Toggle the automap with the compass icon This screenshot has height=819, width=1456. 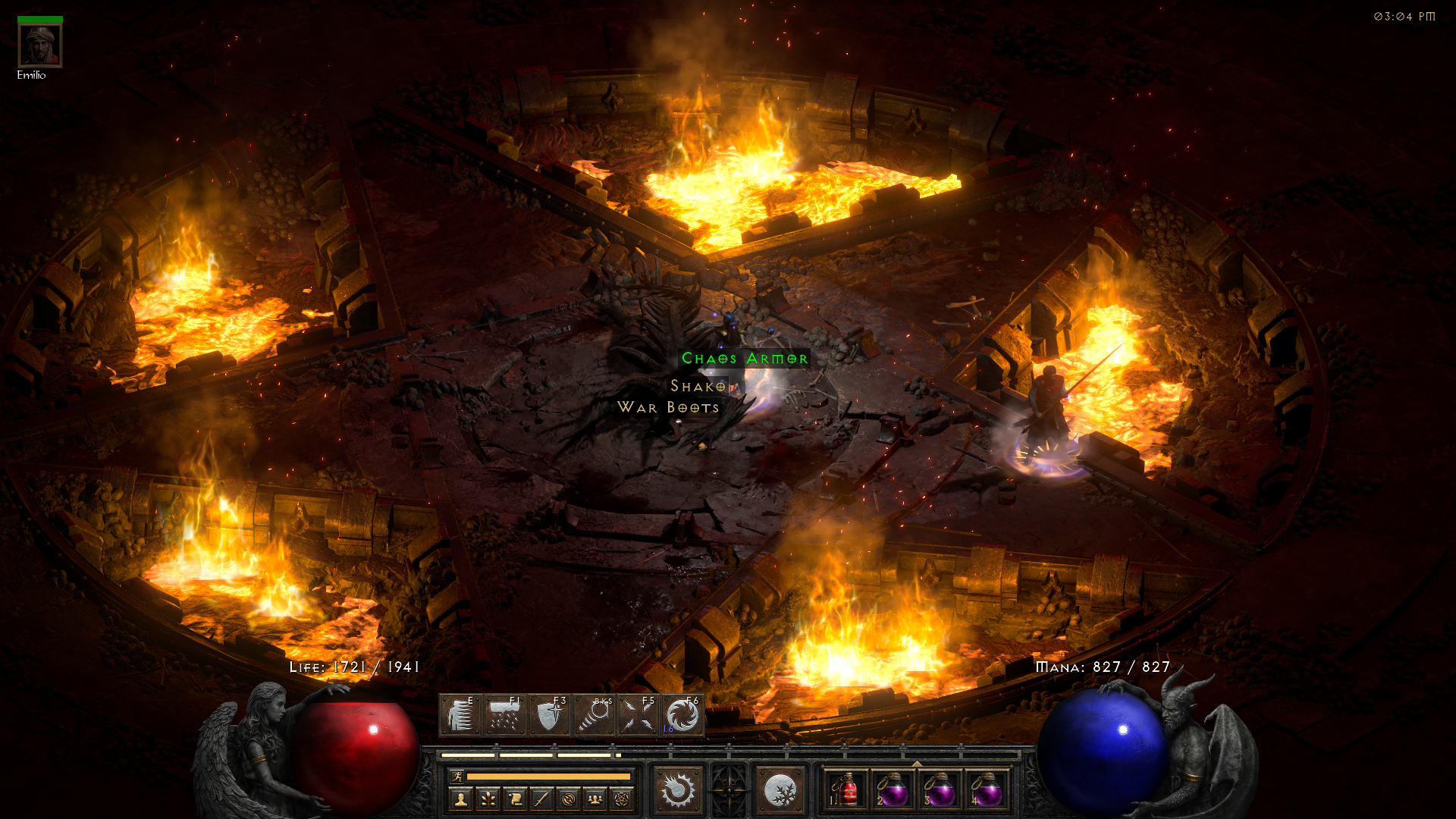(568, 799)
